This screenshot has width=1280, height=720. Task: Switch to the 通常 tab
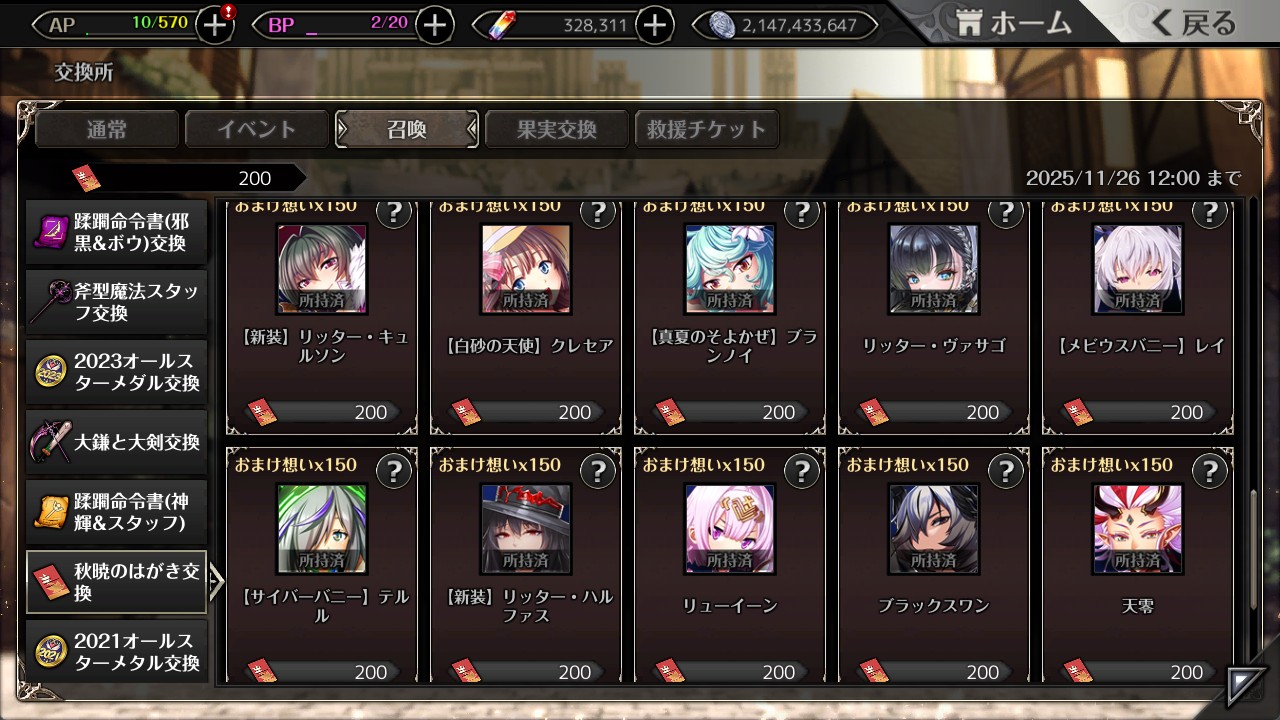point(107,129)
